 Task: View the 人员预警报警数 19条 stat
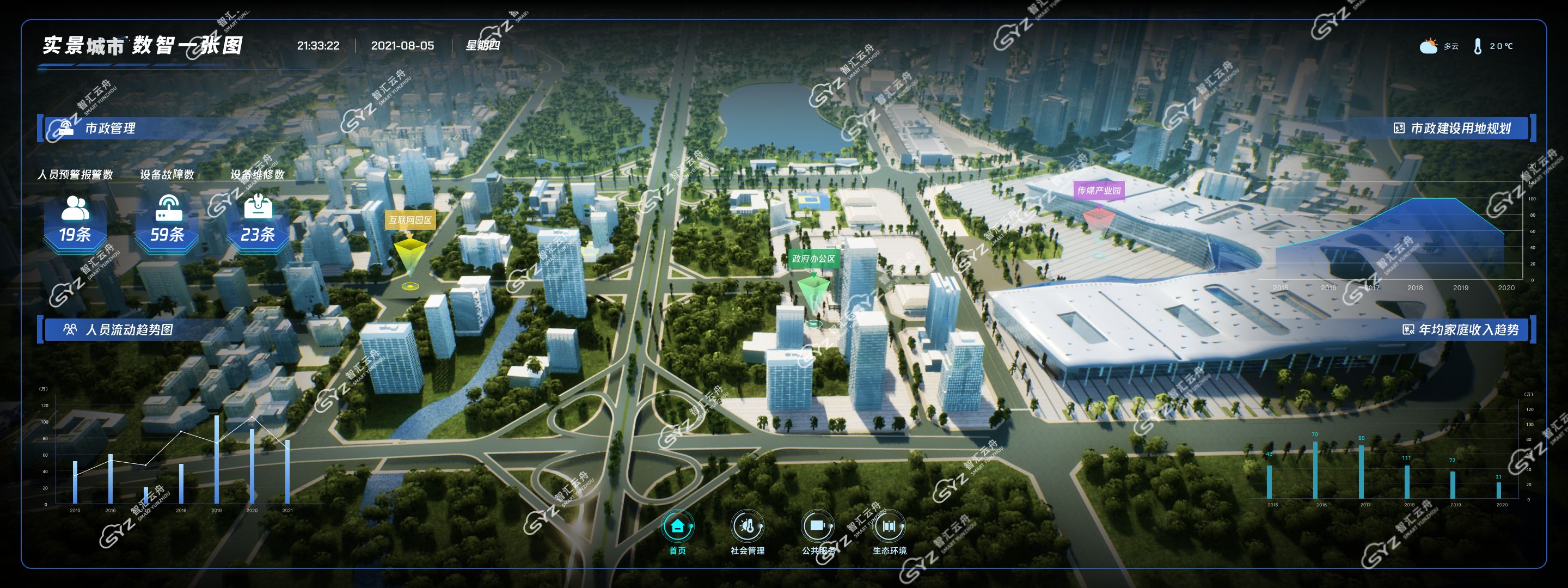tap(75, 221)
